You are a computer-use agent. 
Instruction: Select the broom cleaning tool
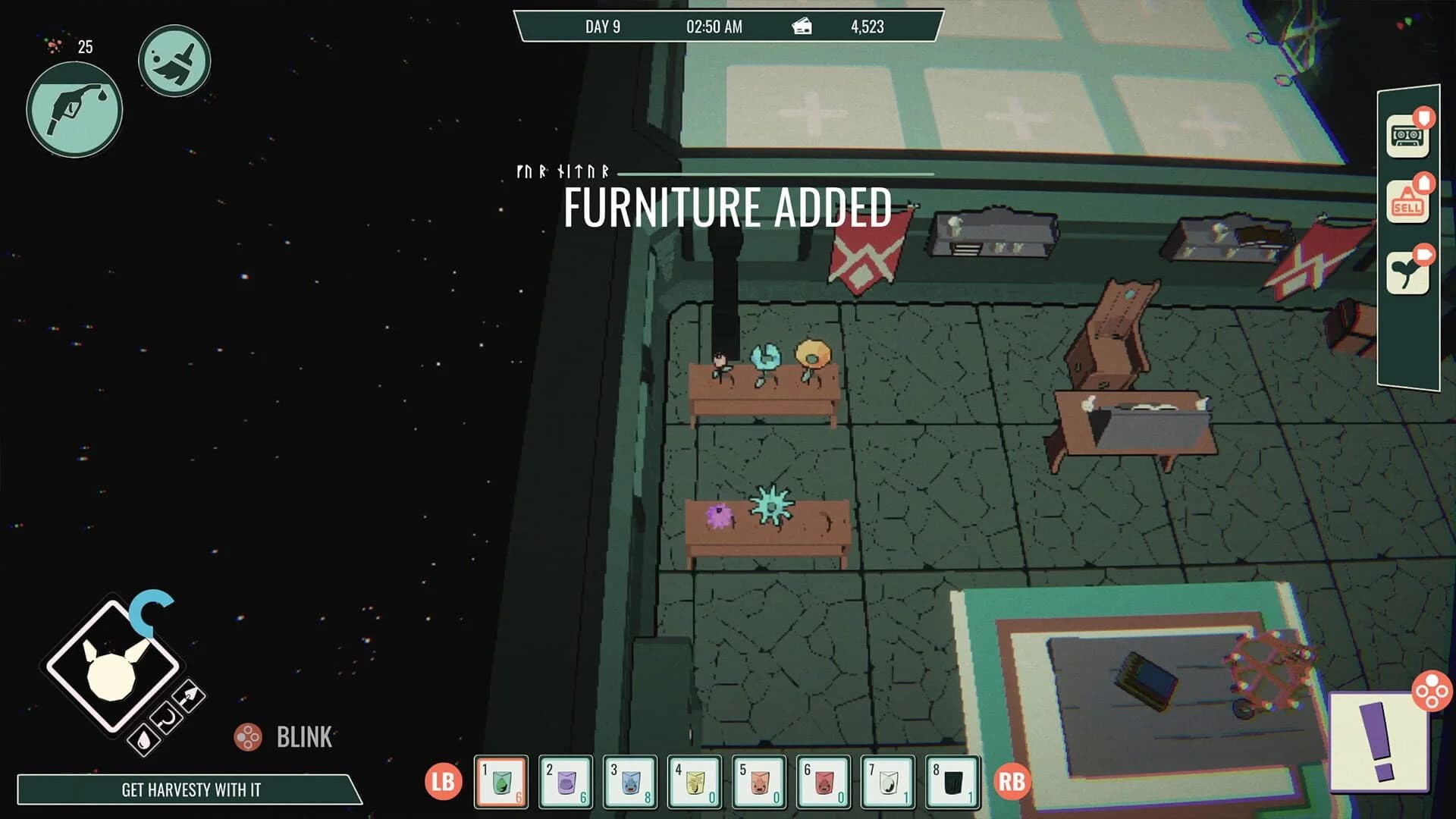175,61
